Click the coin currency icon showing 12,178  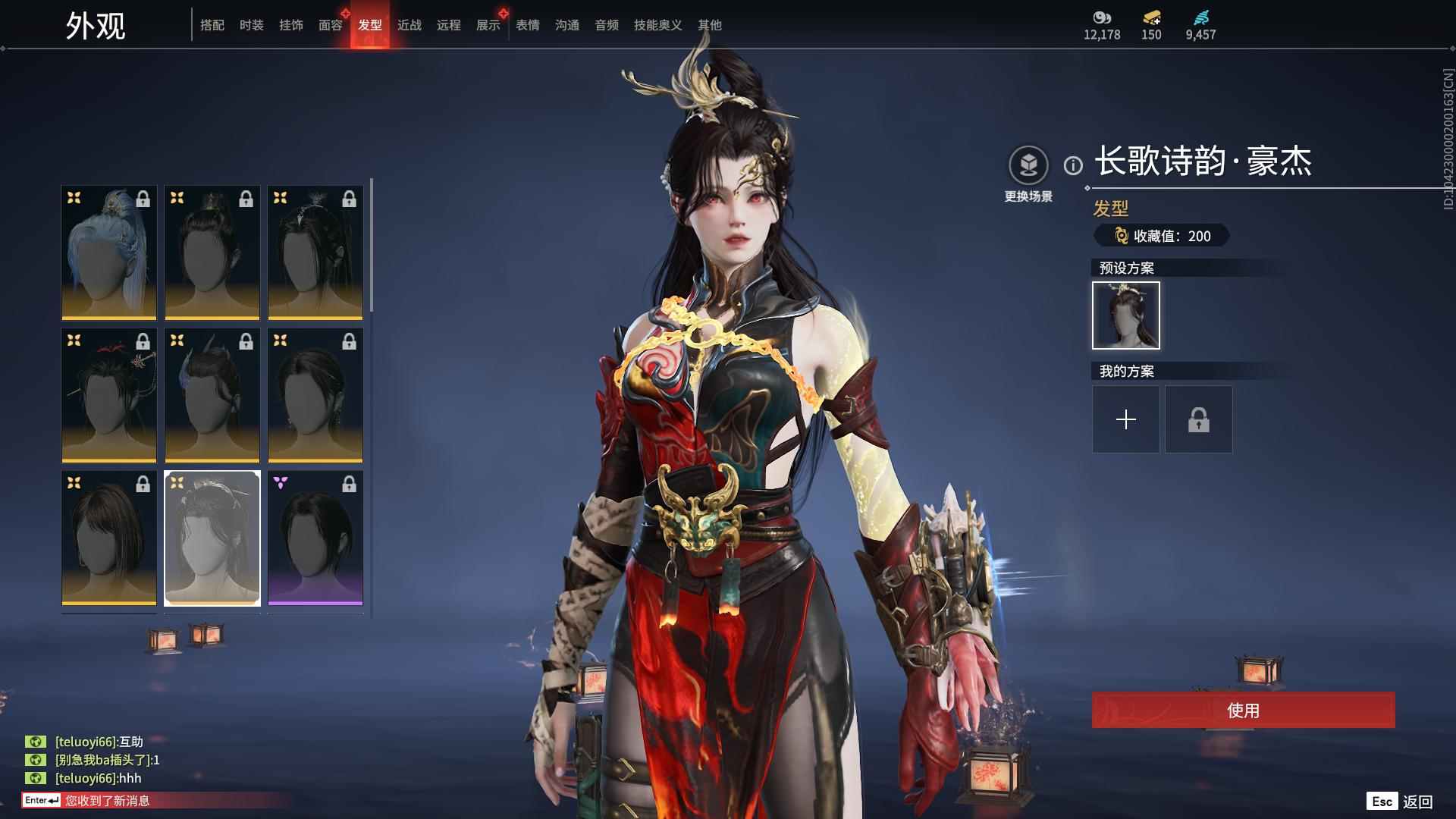(1102, 19)
